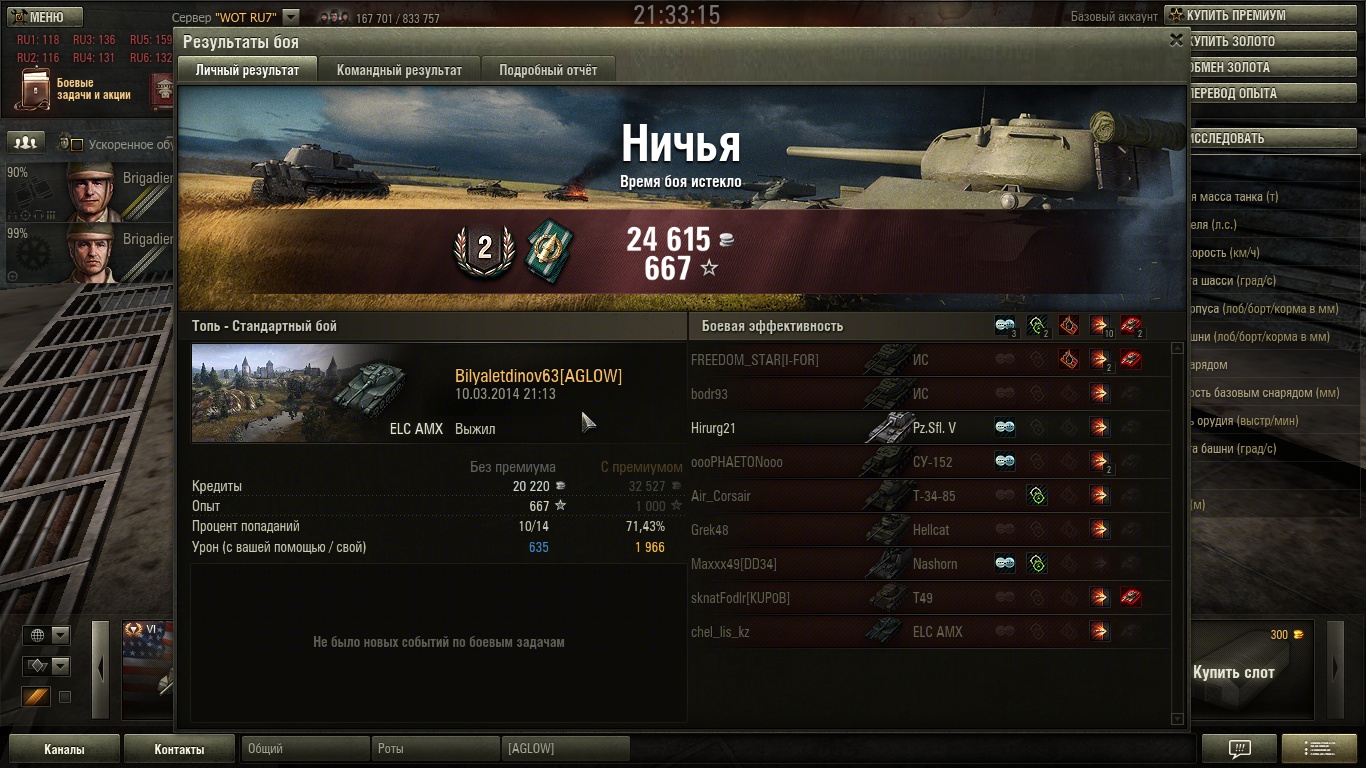
Task: Choose the FREEDOM_STAR[I-FOR] efficiency row
Action: click(x=930, y=360)
